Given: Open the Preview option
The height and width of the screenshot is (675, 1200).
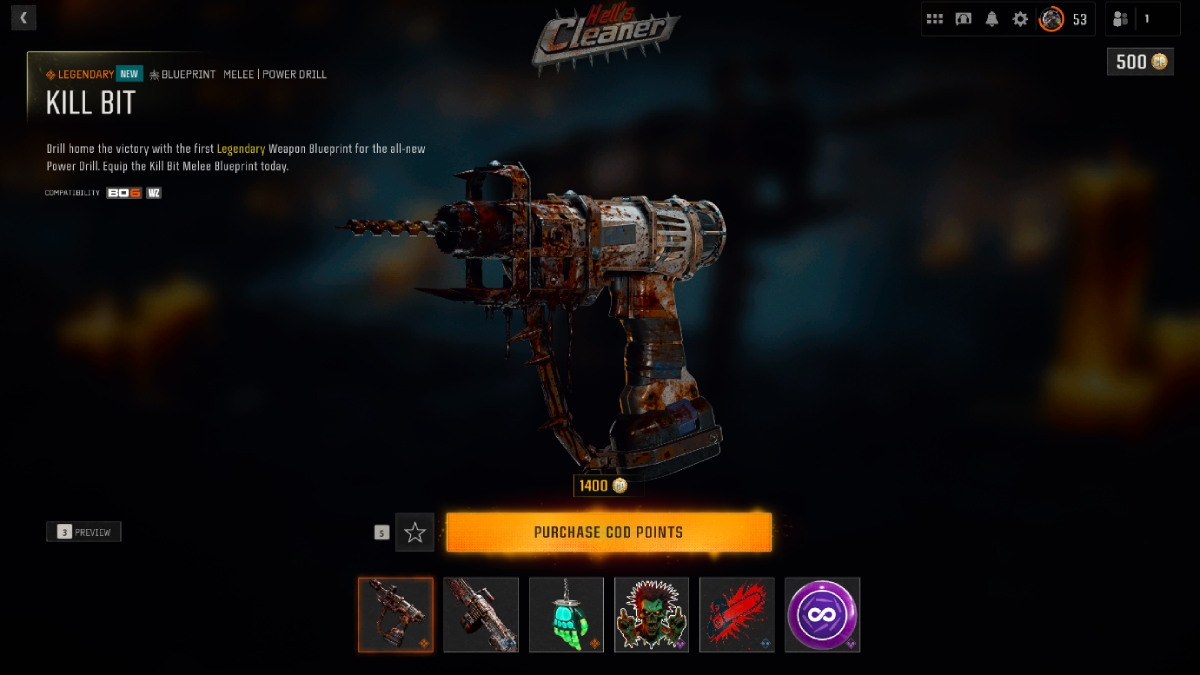Looking at the screenshot, I should tap(84, 532).
